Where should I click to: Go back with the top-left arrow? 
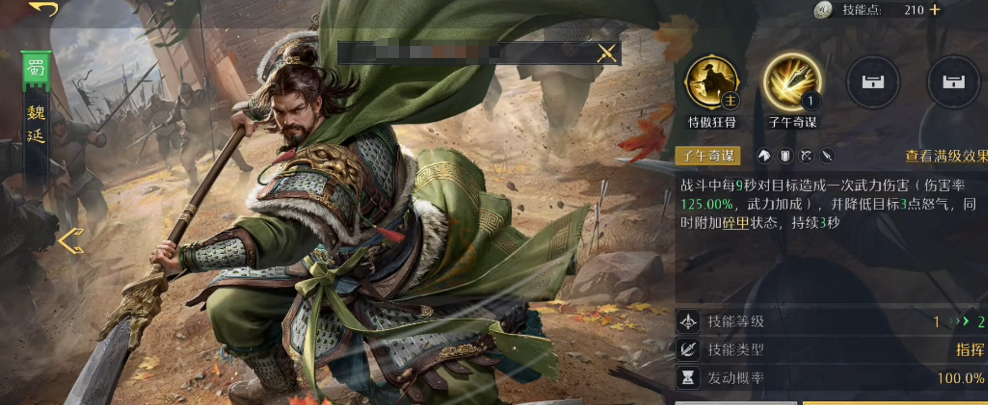click(43, 9)
